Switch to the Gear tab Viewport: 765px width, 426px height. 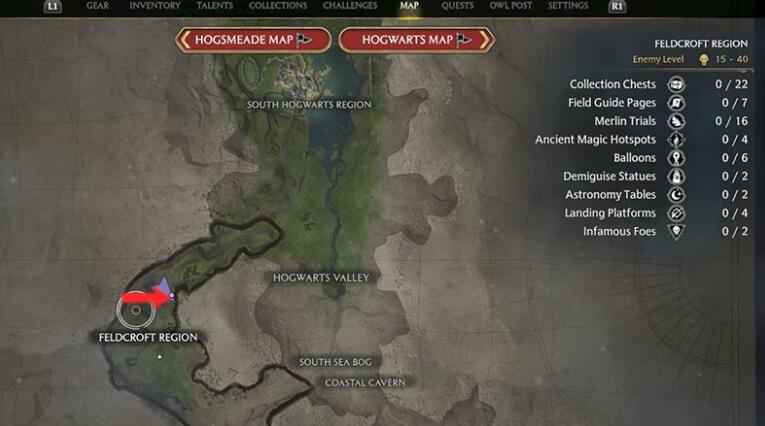coord(97,6)
